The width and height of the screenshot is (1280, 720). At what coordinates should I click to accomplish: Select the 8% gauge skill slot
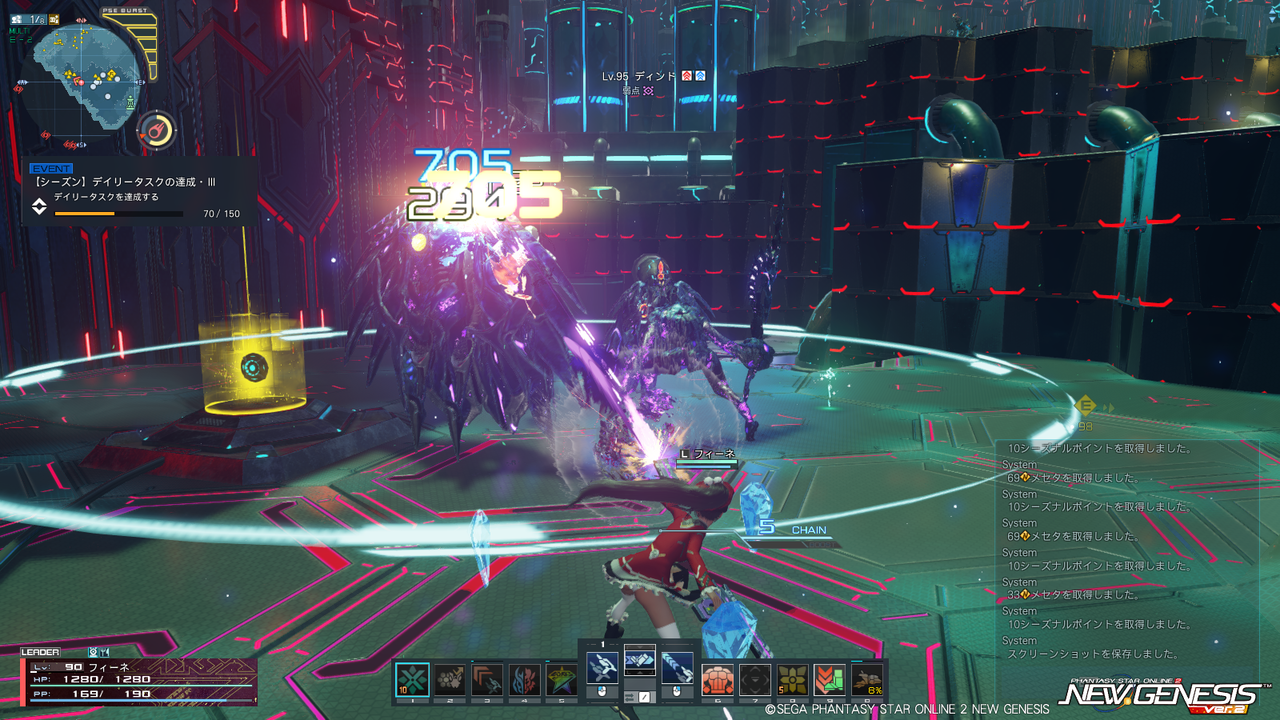click(x=867, y=680)
